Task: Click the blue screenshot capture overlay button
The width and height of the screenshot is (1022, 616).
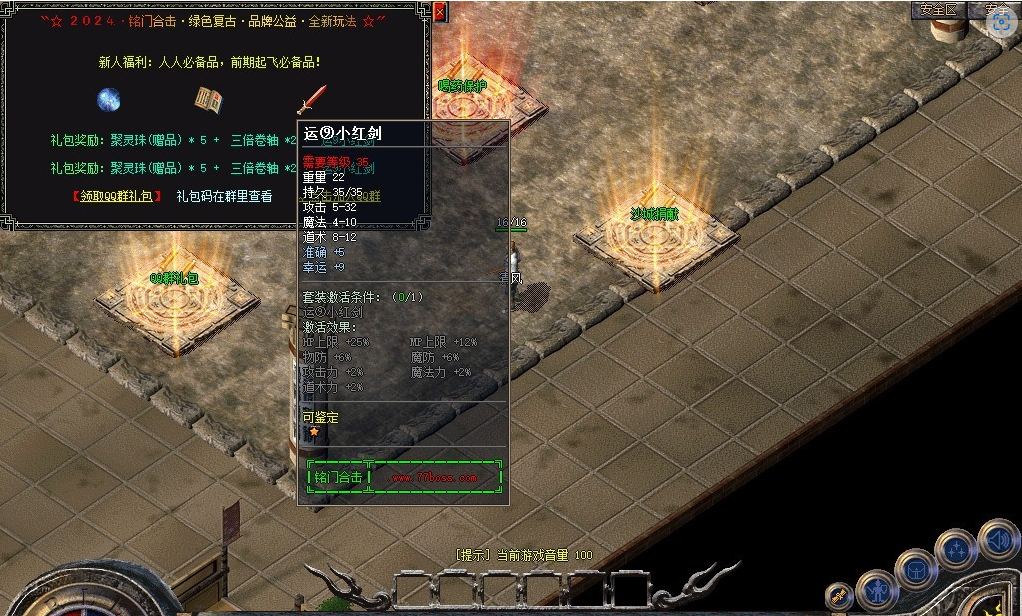Action: [1001, 23]
